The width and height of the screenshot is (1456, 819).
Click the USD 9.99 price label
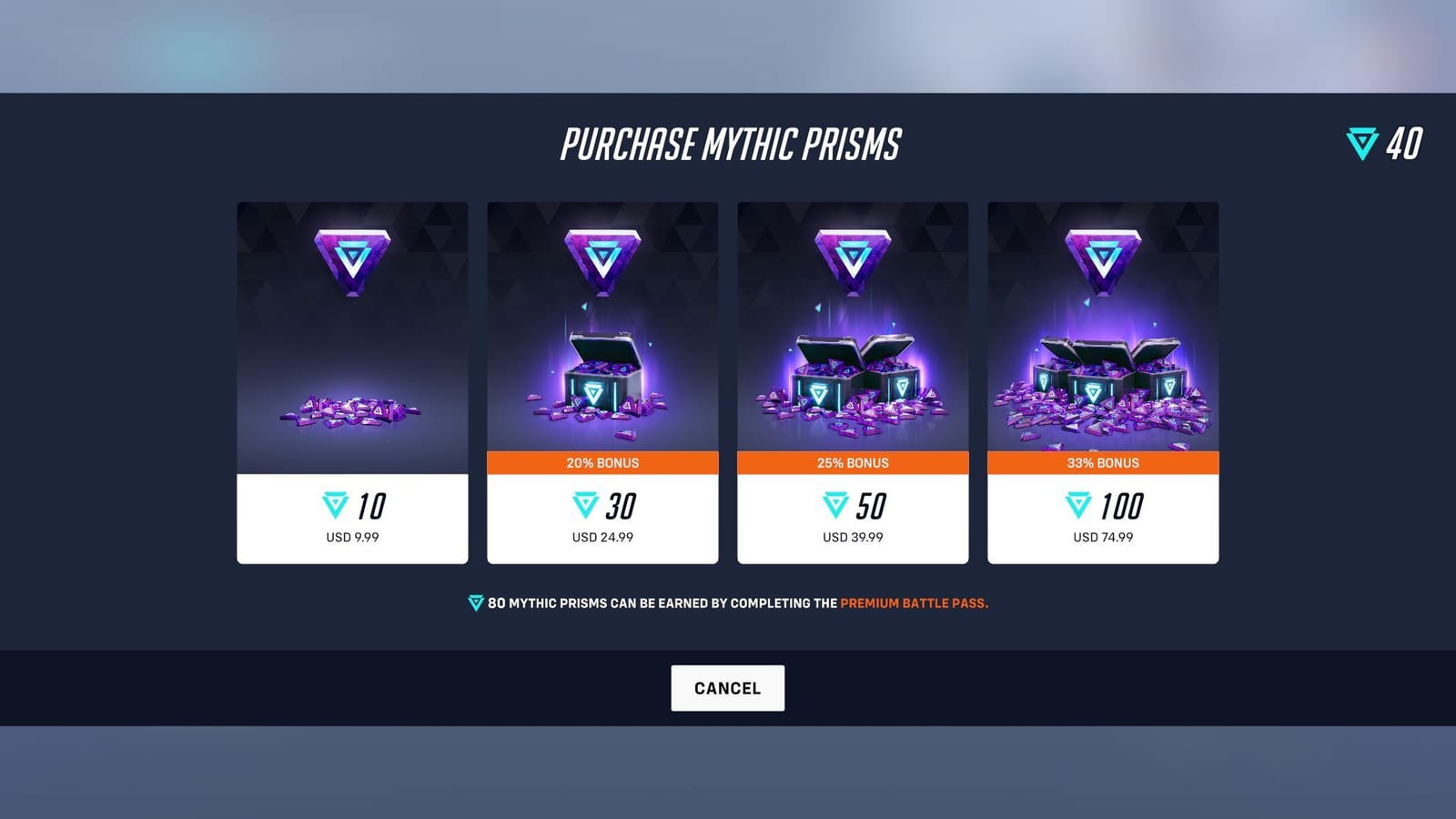[352, 537]
